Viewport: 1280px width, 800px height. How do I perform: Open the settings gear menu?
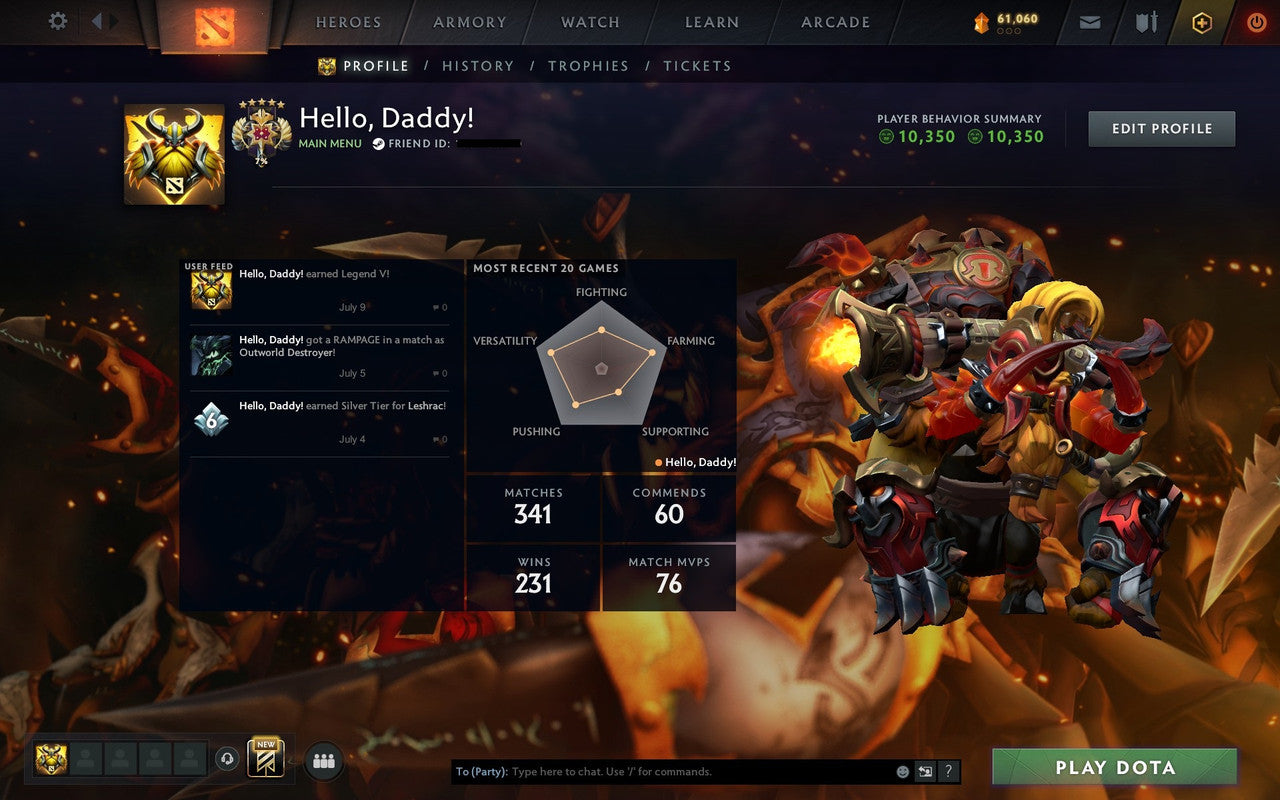coord(57,21)
